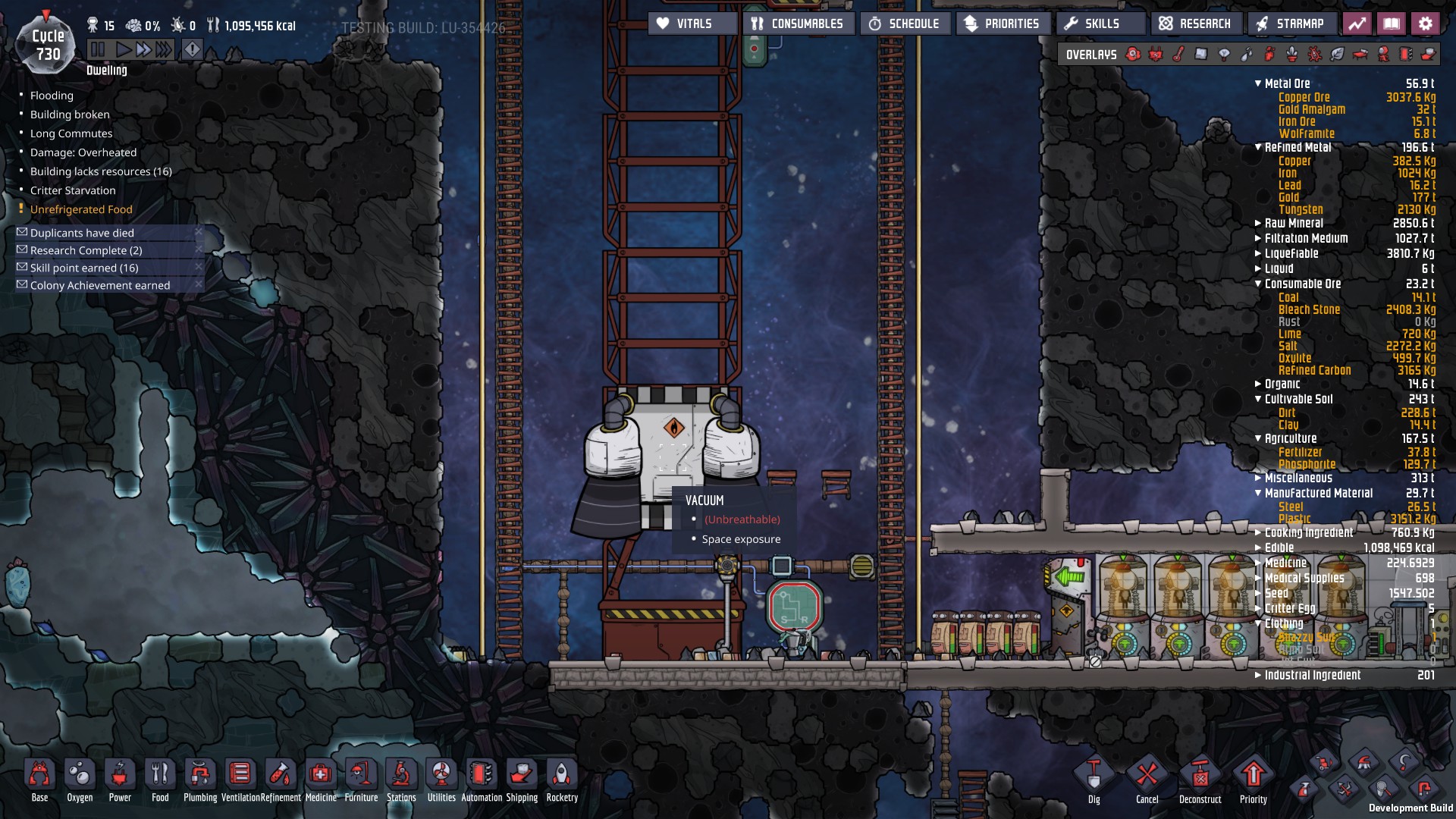The image size is (1456, 819).
Task: Open the Consumables screen
Action: coord(799,24)
